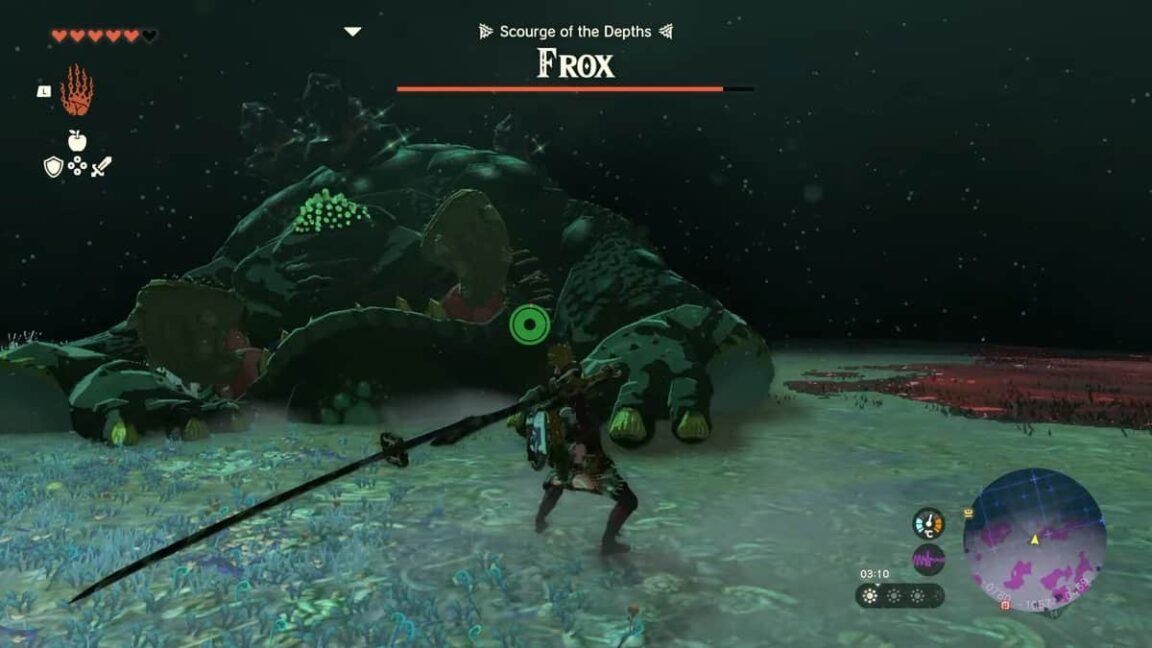The width and height of the screenshot is (1152, 648).
Task: Click the red square marker below minimap
Action: tap(1005, 605)
